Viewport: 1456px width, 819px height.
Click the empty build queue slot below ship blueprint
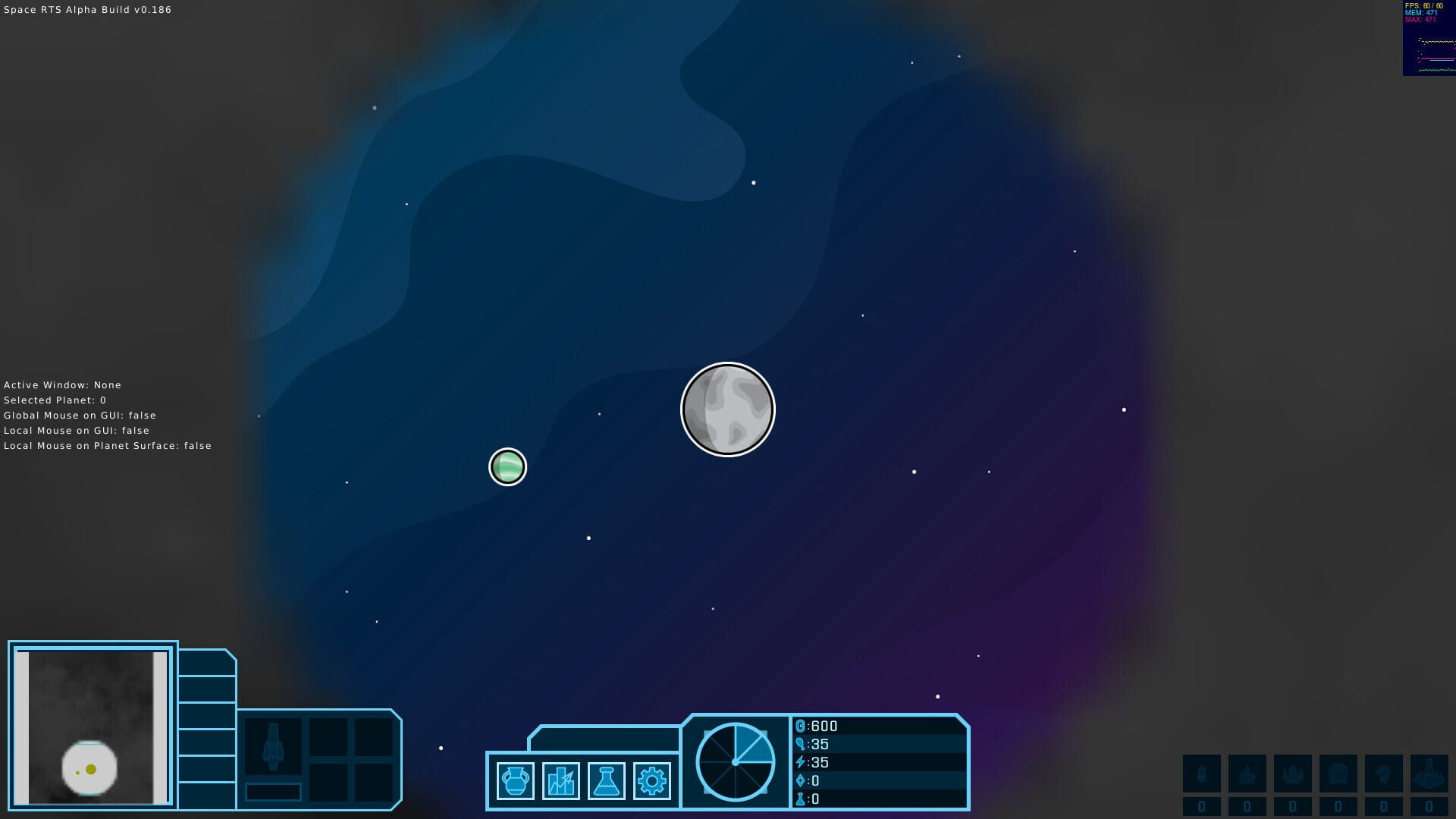tap(273, 792)
